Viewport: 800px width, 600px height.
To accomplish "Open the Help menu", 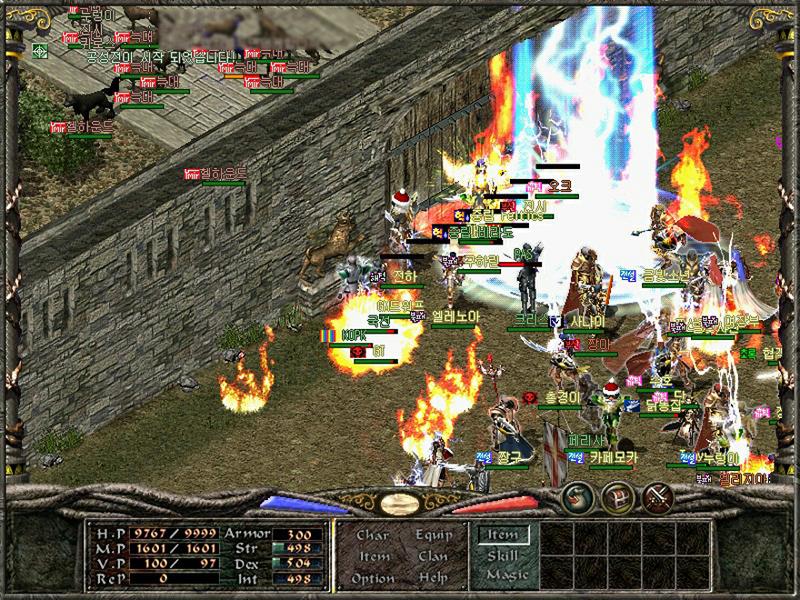I will pyautogui.click(x=433, y=579).
